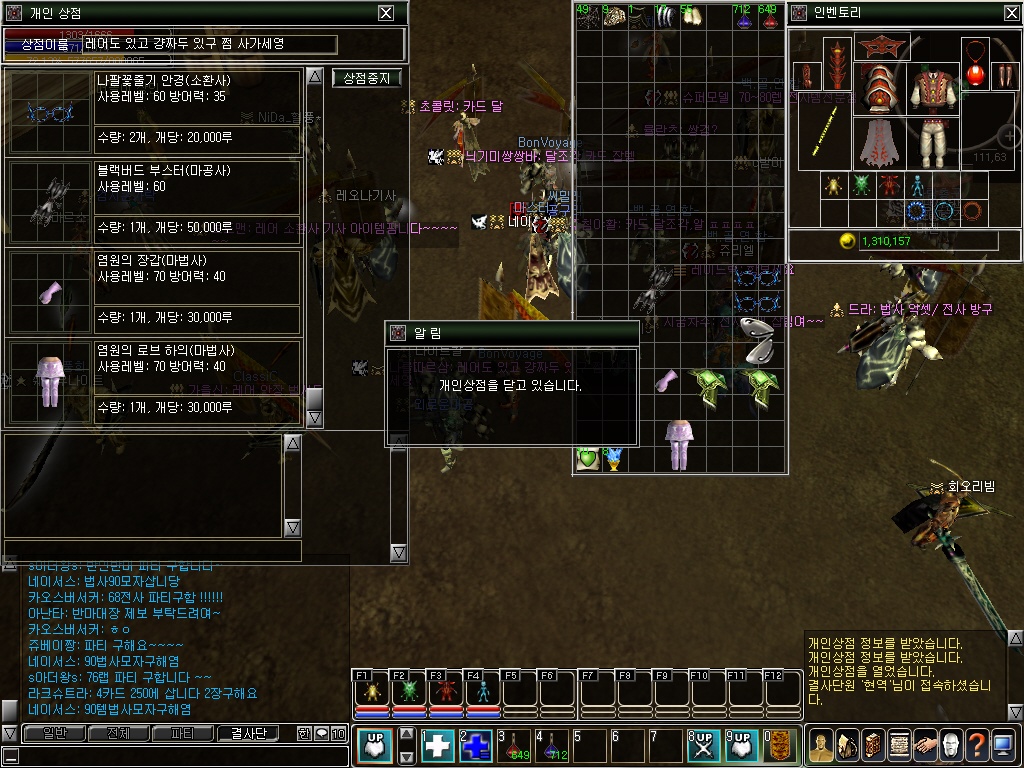Switch to the 전체 chat tab
Viewport: 1024px width, 768px height.
(x=118, y=733)
